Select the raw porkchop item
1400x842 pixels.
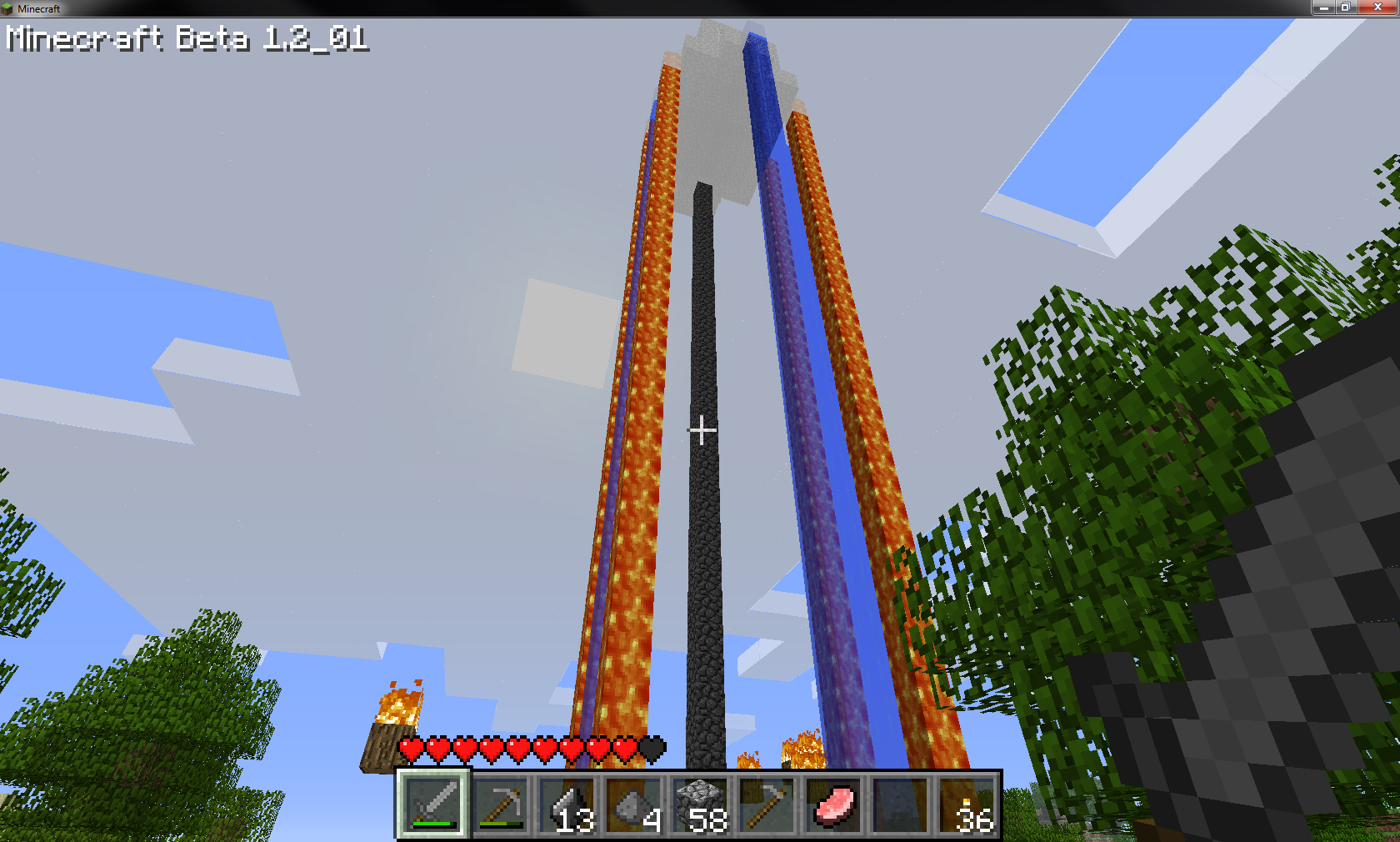pos(832,804)
